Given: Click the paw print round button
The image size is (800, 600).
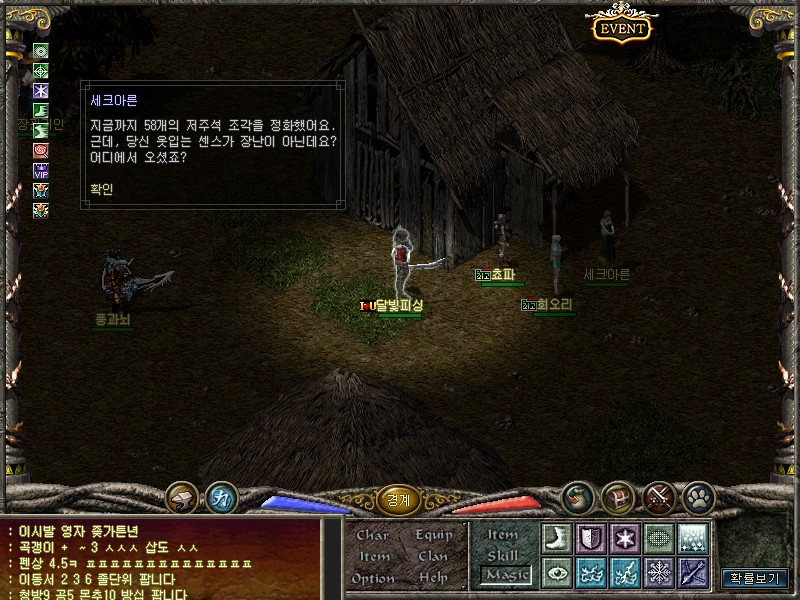Looking at the screenshot, I should [x=697, y=496].
